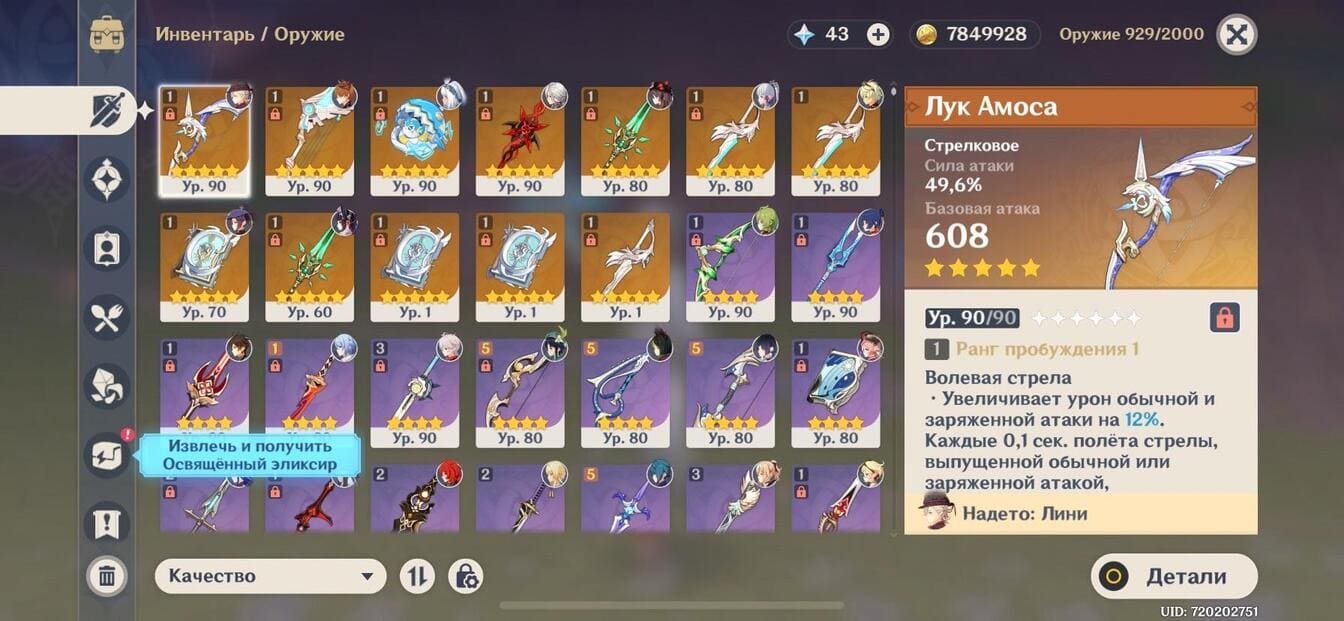The image size is (1344, 621).
Task: Select the blue bubble catalyst at level 90
Action: 414,140
